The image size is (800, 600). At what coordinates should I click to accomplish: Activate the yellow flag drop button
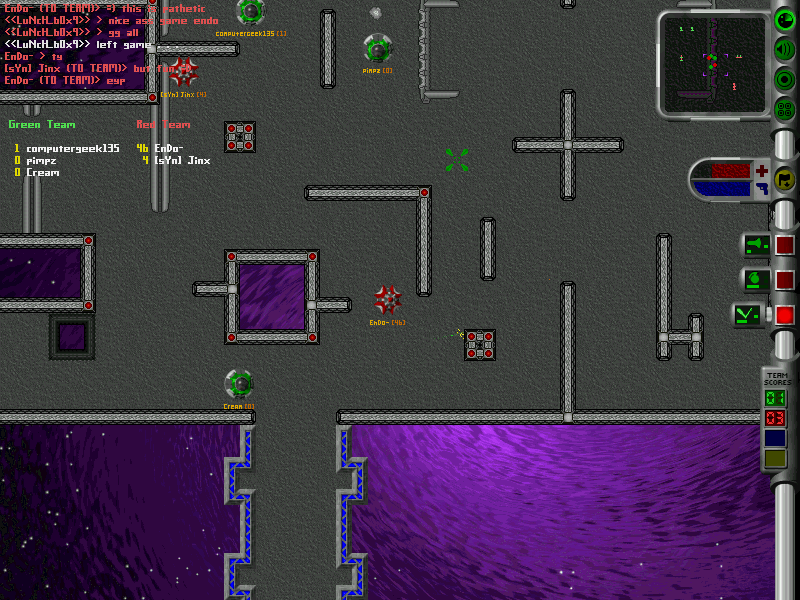pyautogui.click(x=785, y=181)
